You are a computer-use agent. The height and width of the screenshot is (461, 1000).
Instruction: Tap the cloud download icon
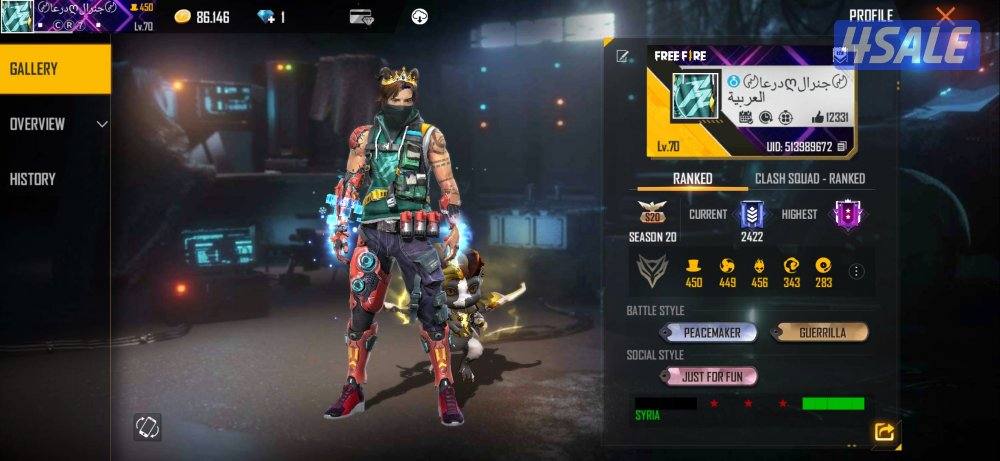(420, 17)
